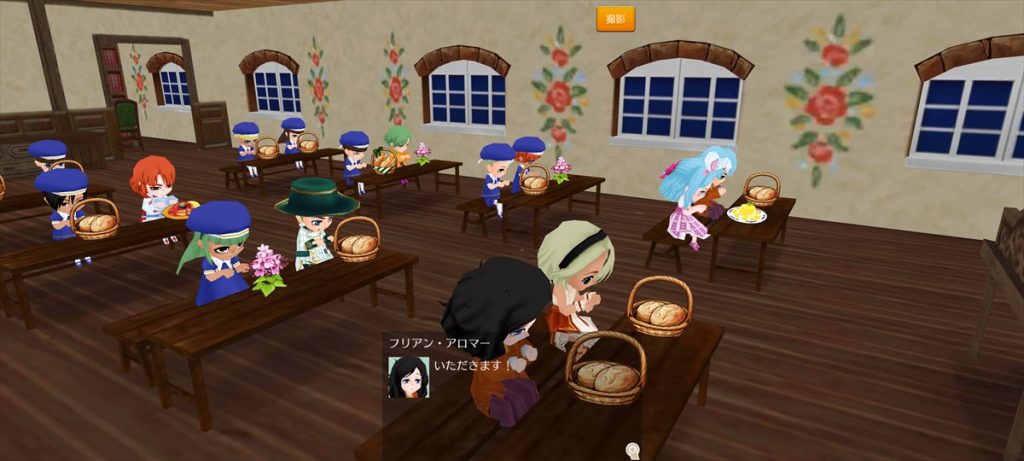Tap the orange 撮影 photo button
This screenshot has width=1024, height=461.
[x=615, y=19]
